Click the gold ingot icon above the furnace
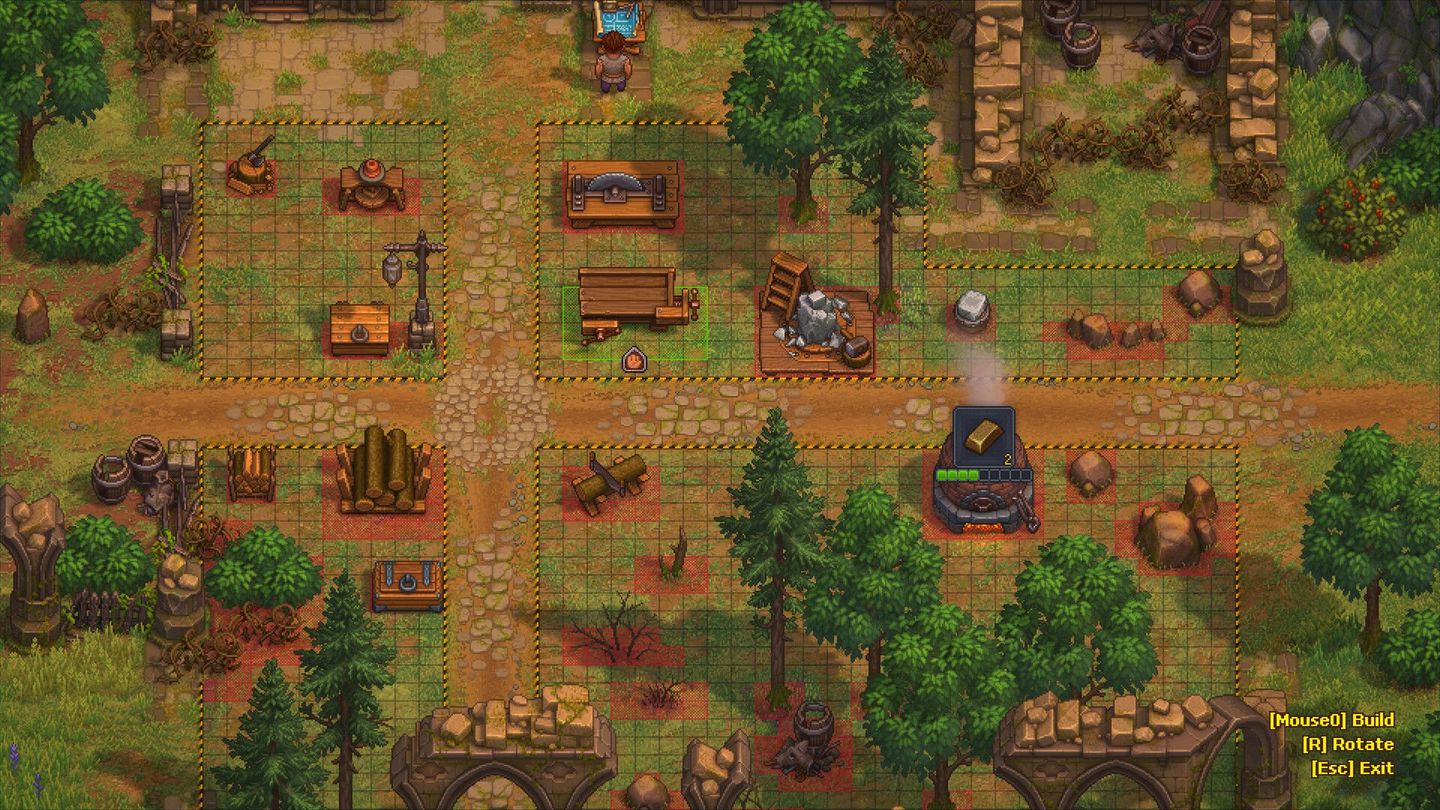Image resolution: width=1440 pixels, height=810 pixels. pyautogui.click(x=985, y=435)
